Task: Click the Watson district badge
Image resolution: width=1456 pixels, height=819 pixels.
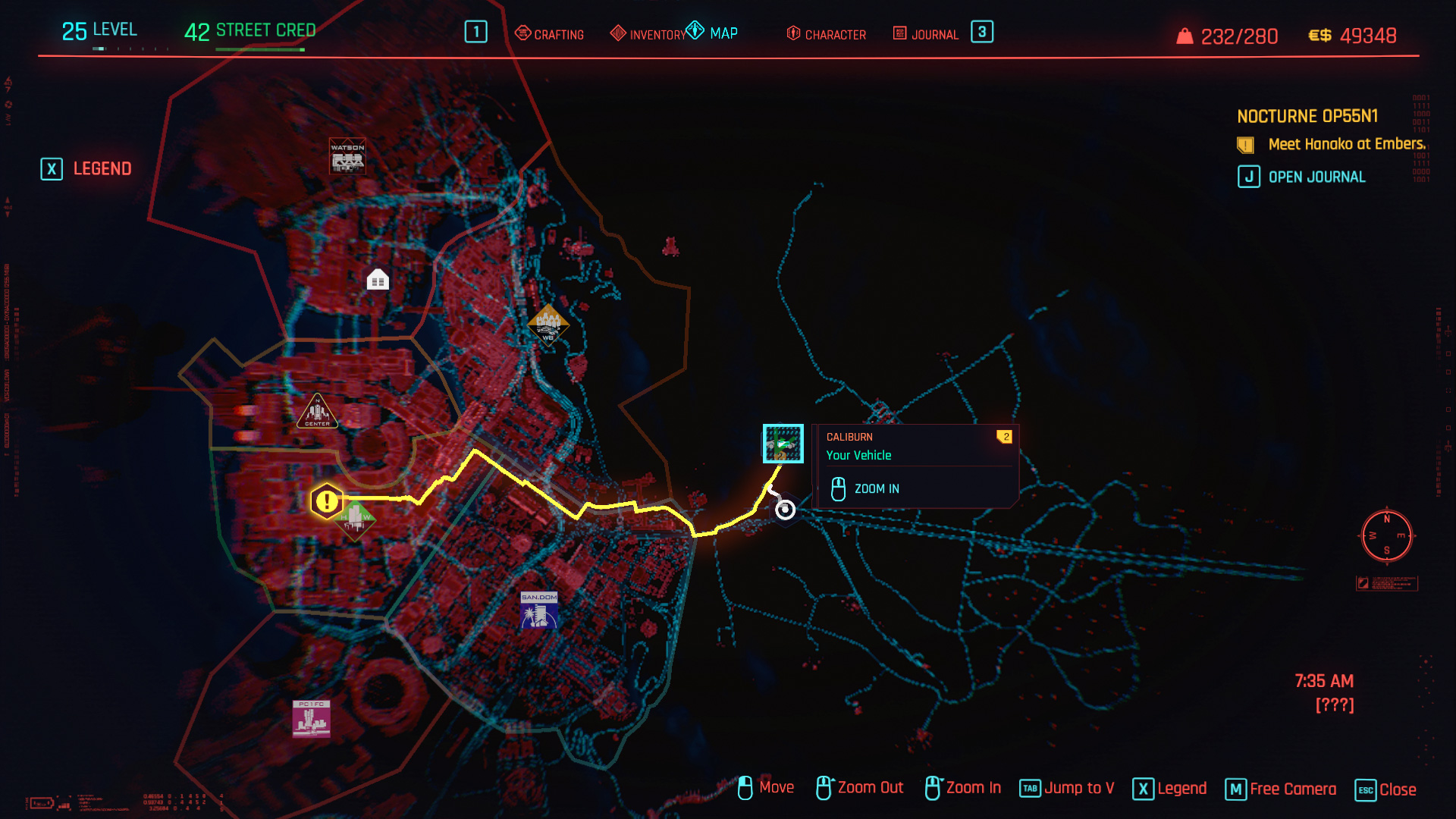Action: (x=347, y=154)
